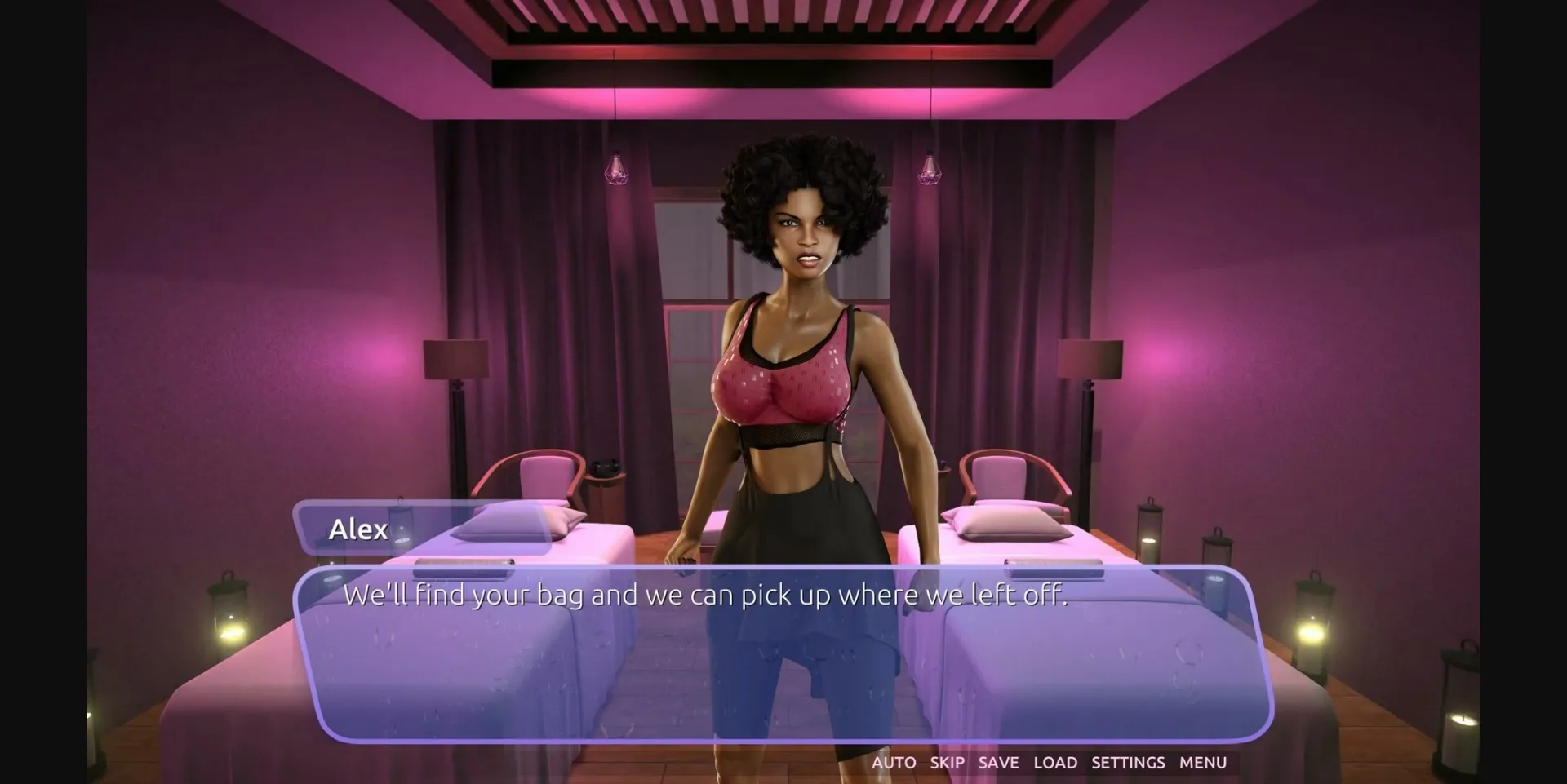Screen dimensions: 1567x784
Task: Select Alex's name label
Action: (359, 530)
